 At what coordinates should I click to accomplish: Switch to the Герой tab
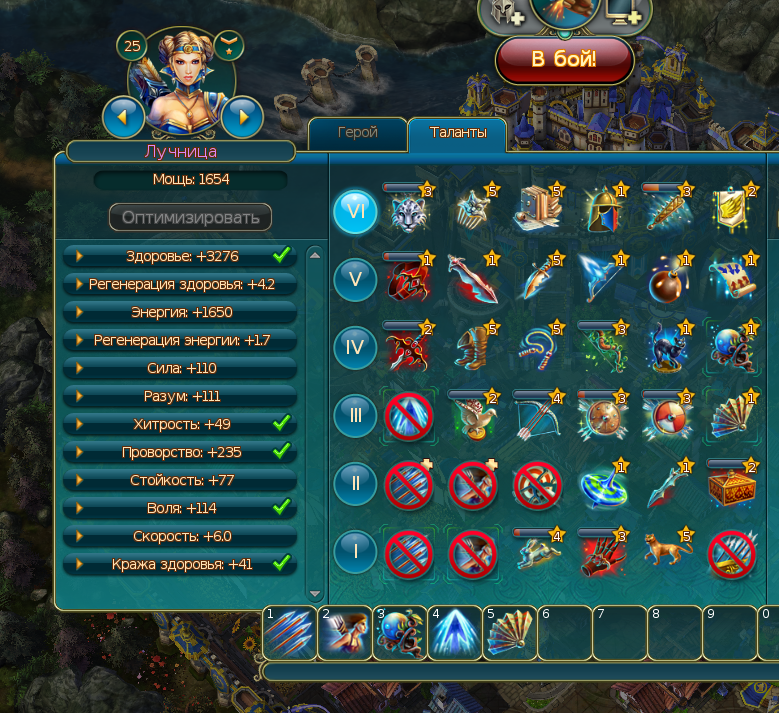pos(357,133)
